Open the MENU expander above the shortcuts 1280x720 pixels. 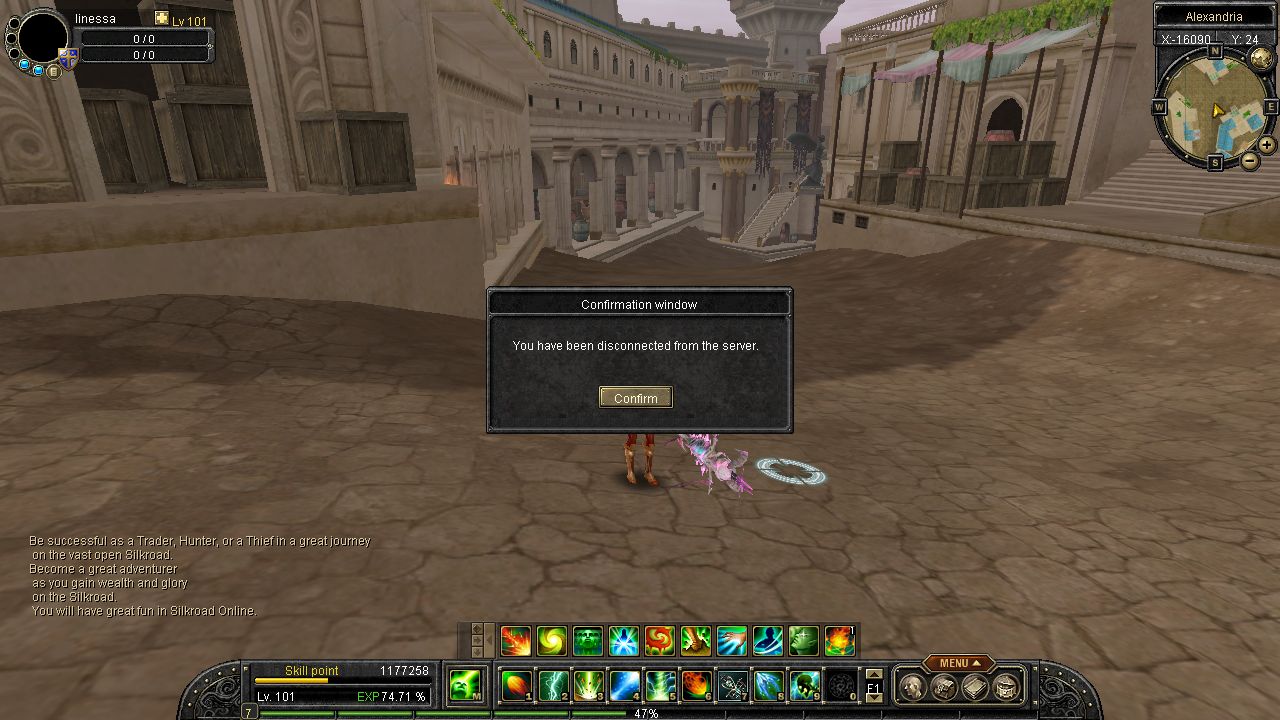[959, 663]
